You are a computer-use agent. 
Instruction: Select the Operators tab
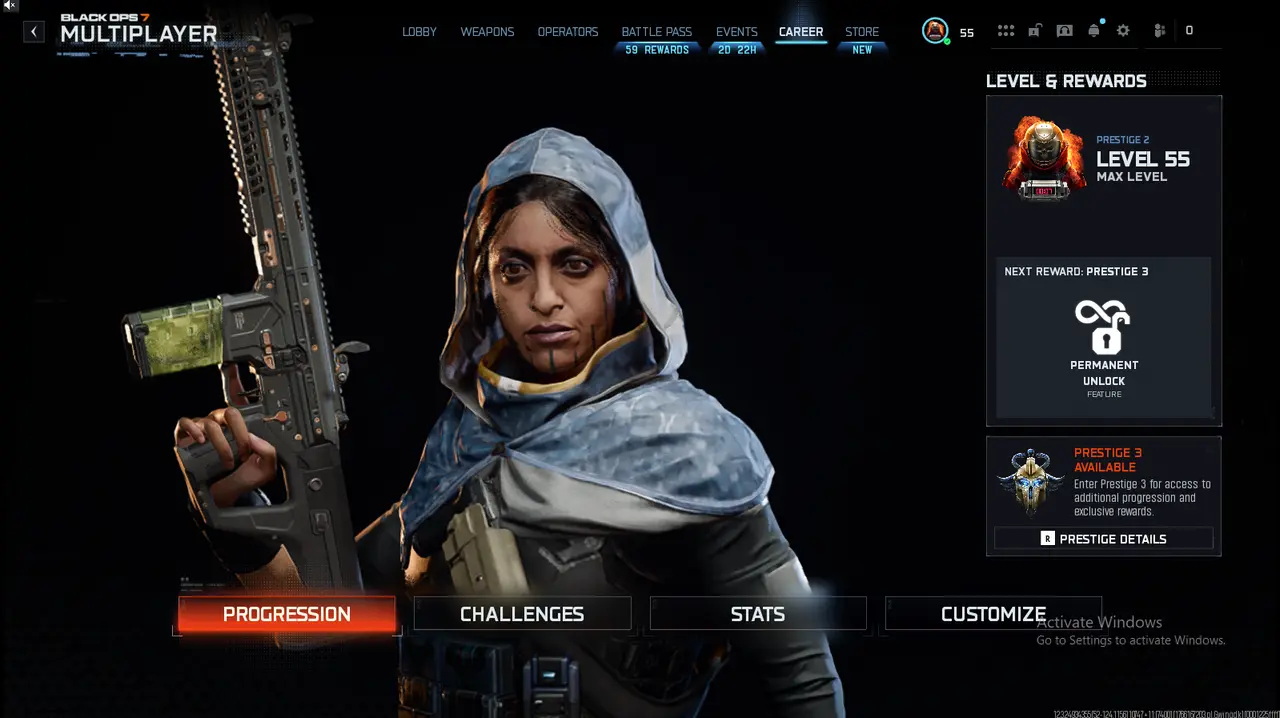pyautogui.click(x=567, y=32)
